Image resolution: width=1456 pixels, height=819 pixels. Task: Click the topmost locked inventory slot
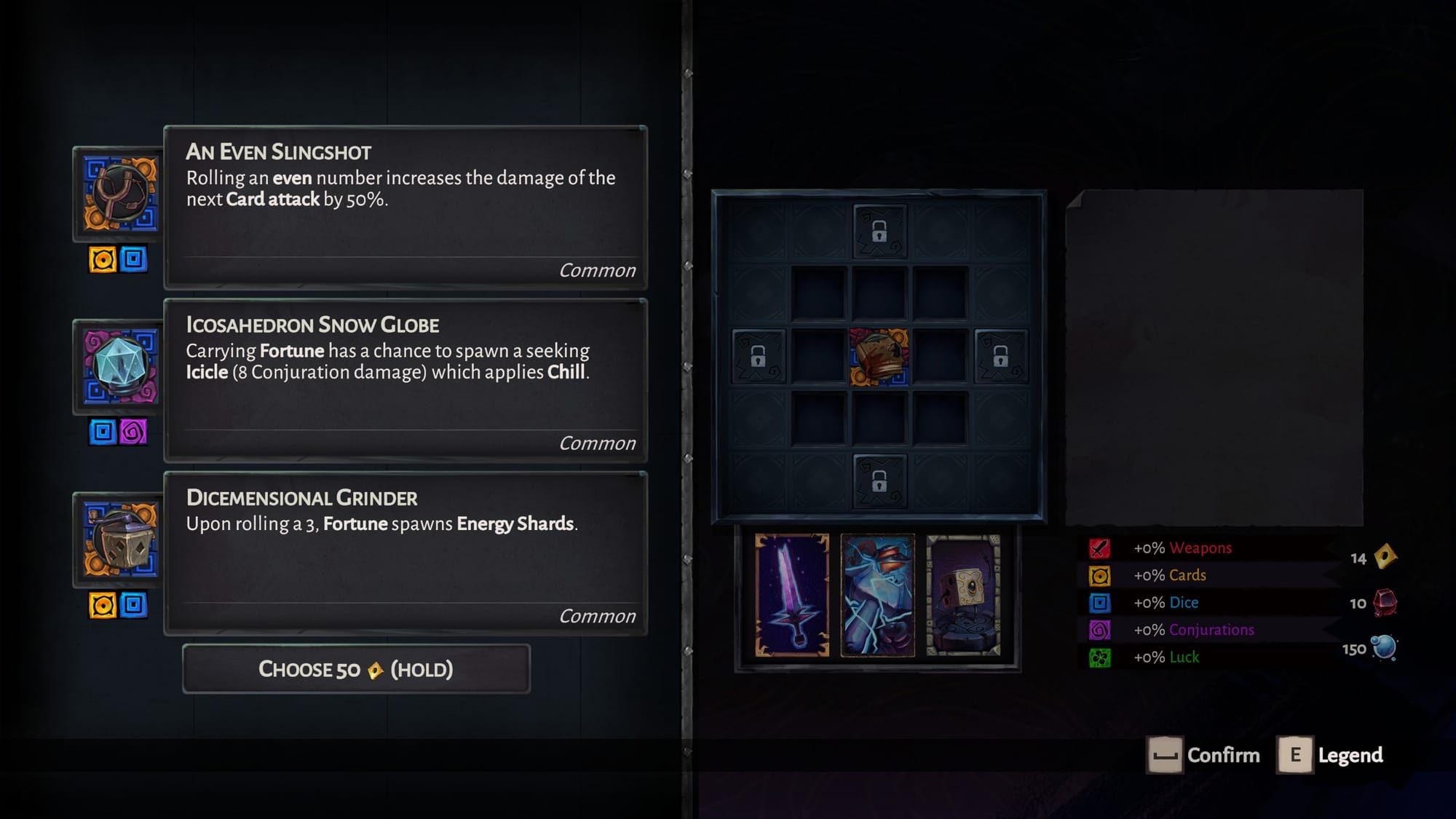pyautogui.click(x=879, y=233)
